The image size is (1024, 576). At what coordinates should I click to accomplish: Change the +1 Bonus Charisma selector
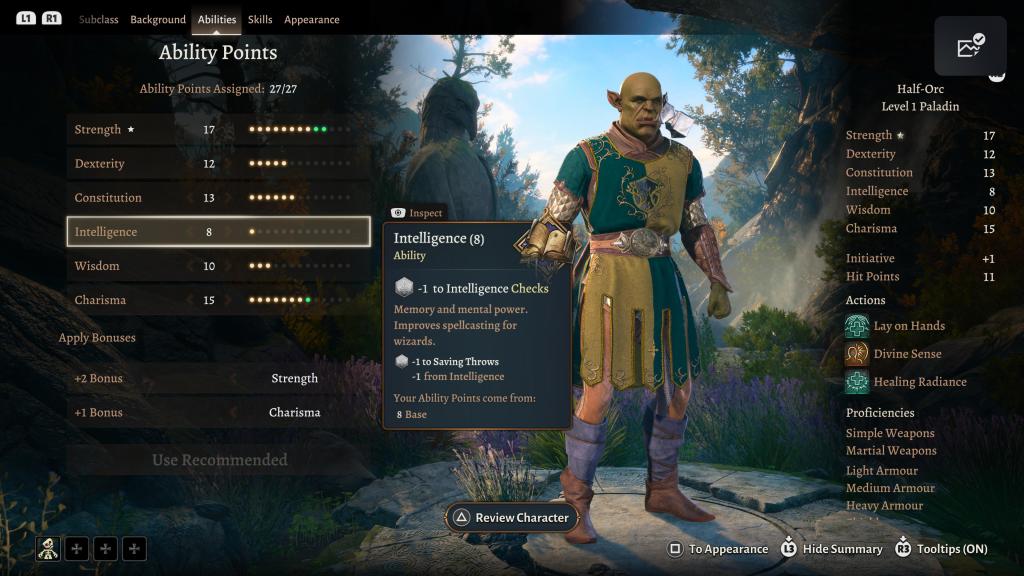pyautogui.click(x=294, y=413)
